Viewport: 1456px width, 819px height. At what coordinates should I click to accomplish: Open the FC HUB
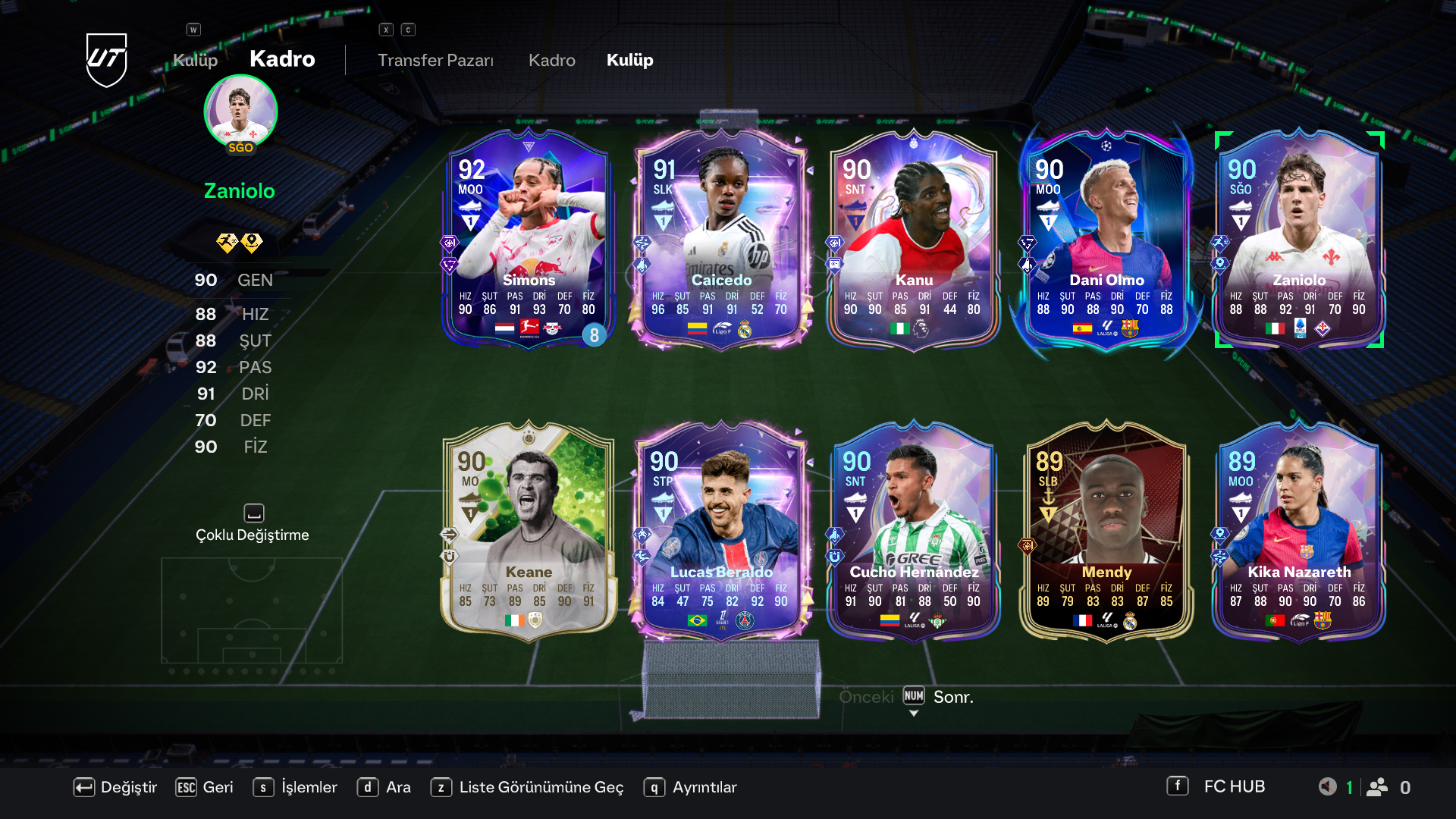[x=1216, y=786]
